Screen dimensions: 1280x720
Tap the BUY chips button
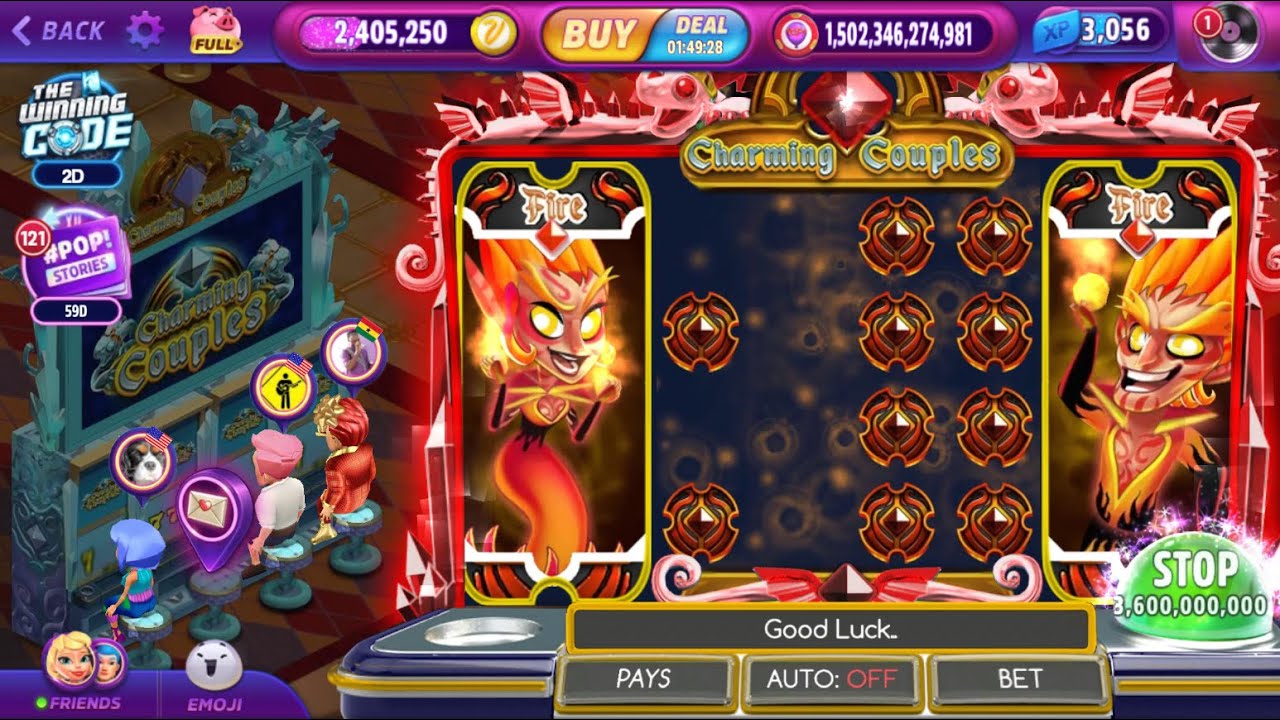(x=596, y=35)
